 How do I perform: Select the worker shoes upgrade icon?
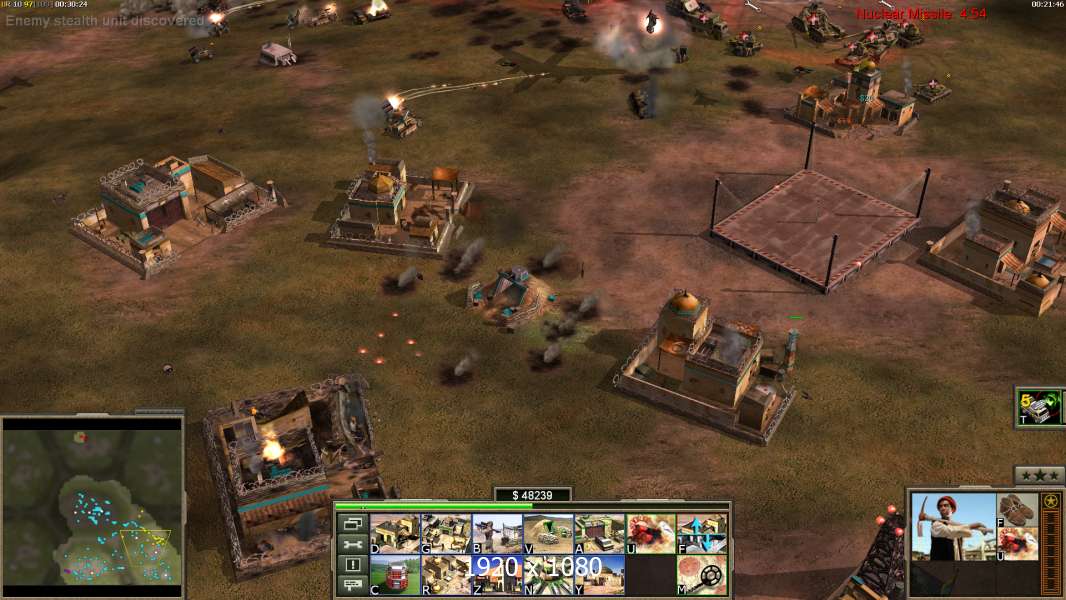click(x=1018, y=509)
